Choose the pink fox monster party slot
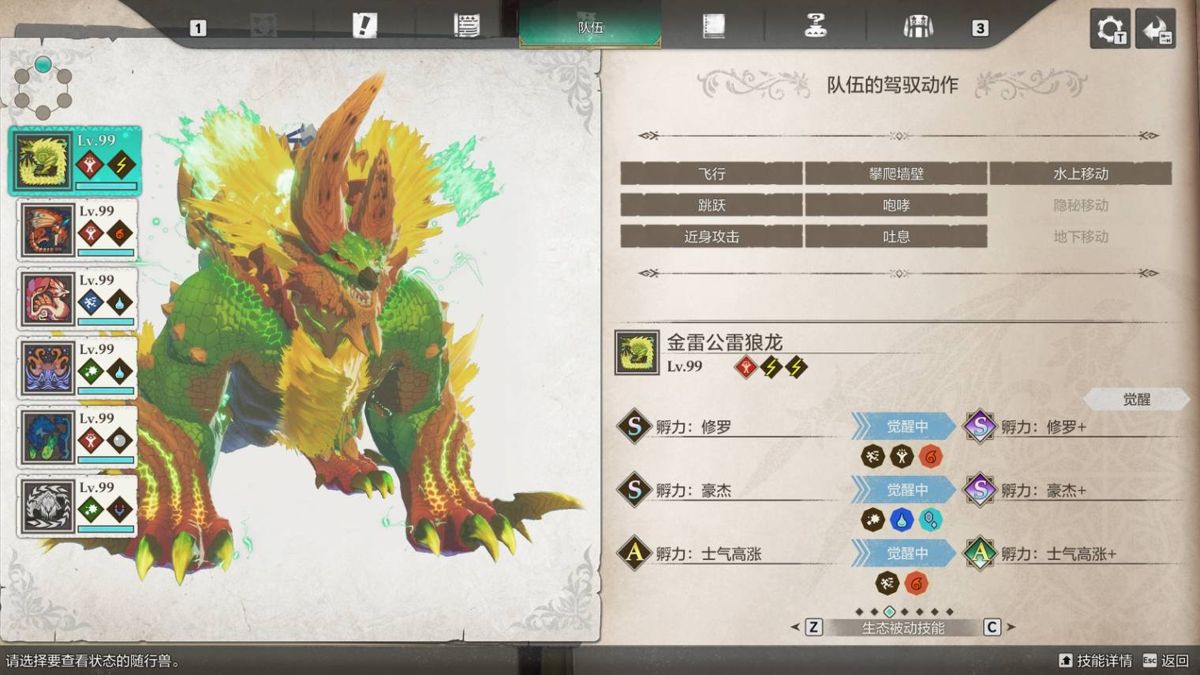Image resolution: width=1200 pixels, height=675 pixels. (75, 299)
